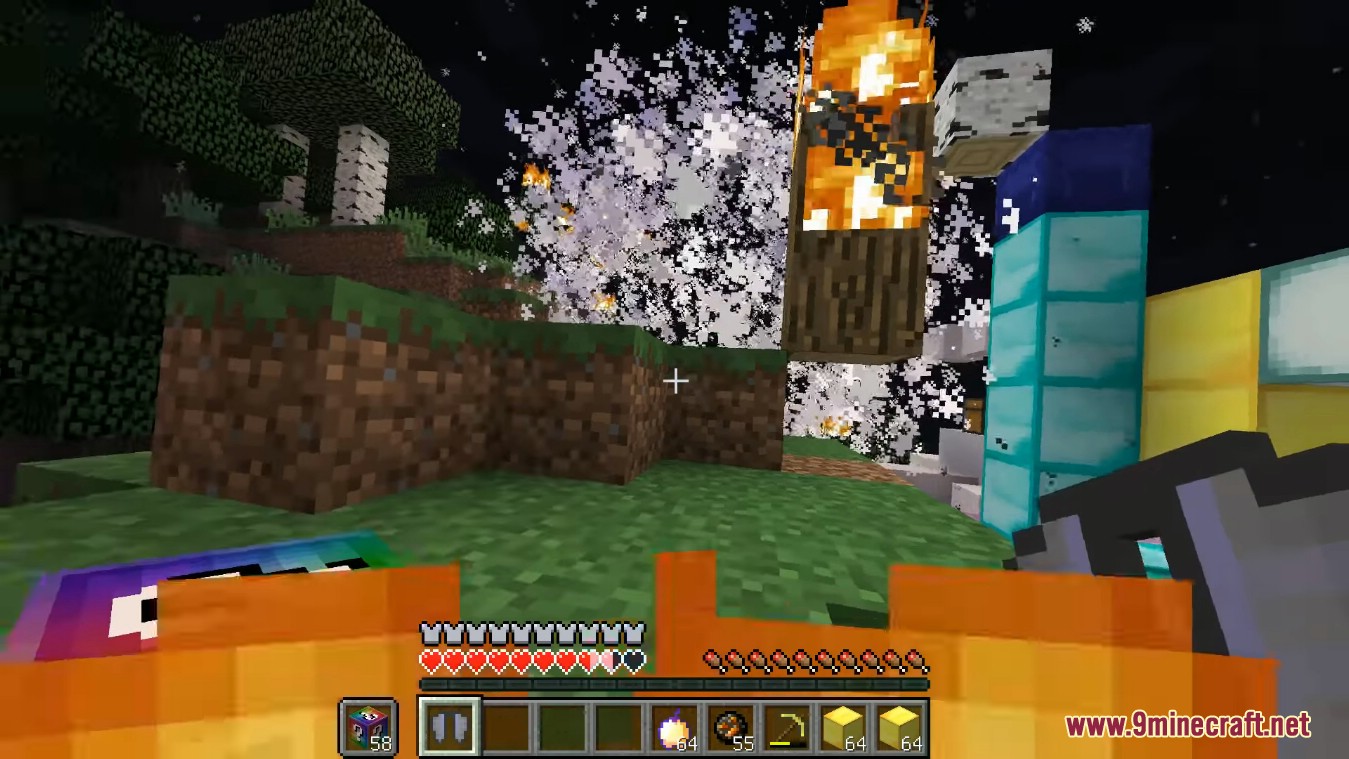Click the first full red heart indicator
This screenshot has height=759, width=1349.
[x=430, y=660]
